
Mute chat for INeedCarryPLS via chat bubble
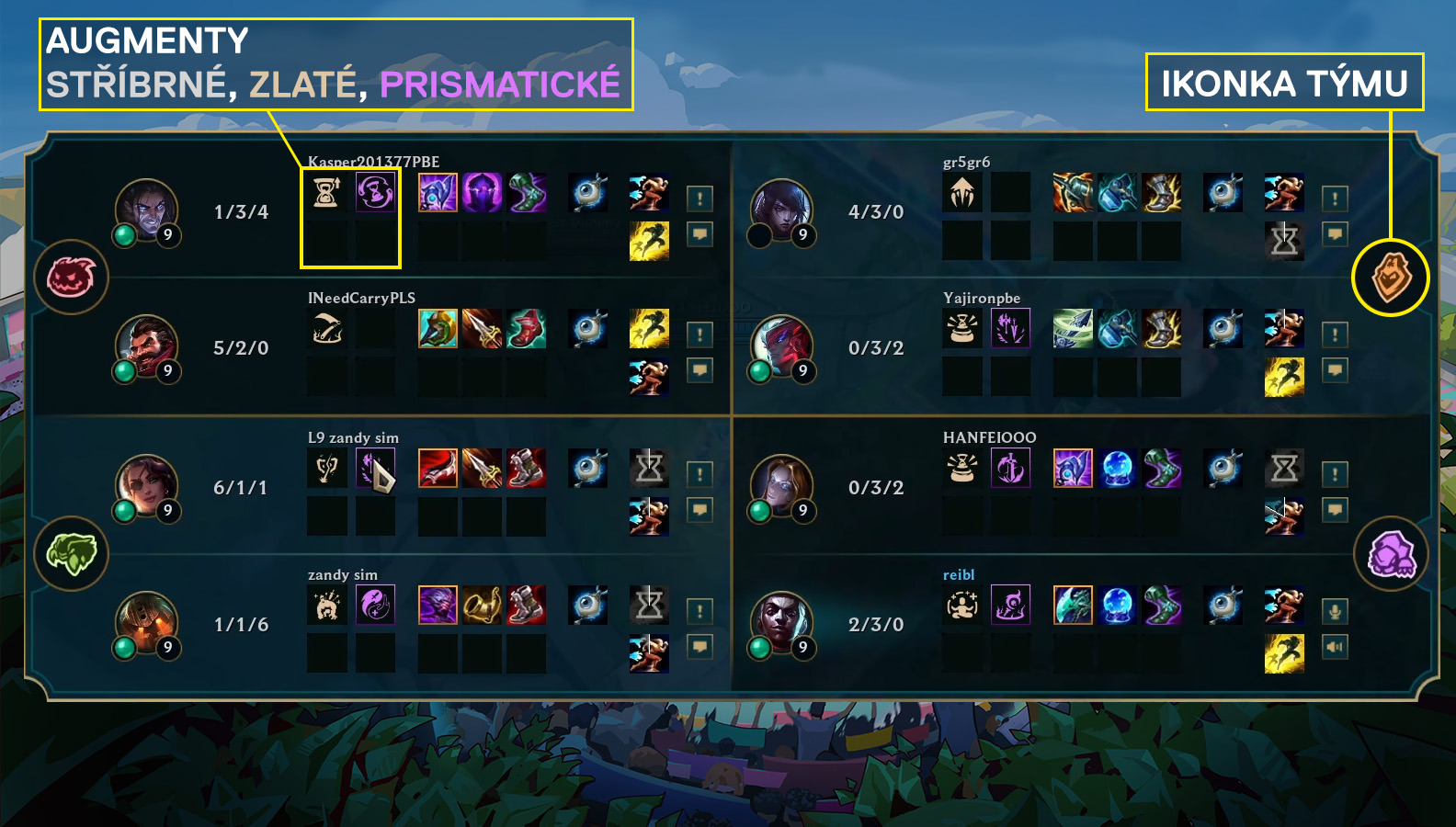(698, 368)
